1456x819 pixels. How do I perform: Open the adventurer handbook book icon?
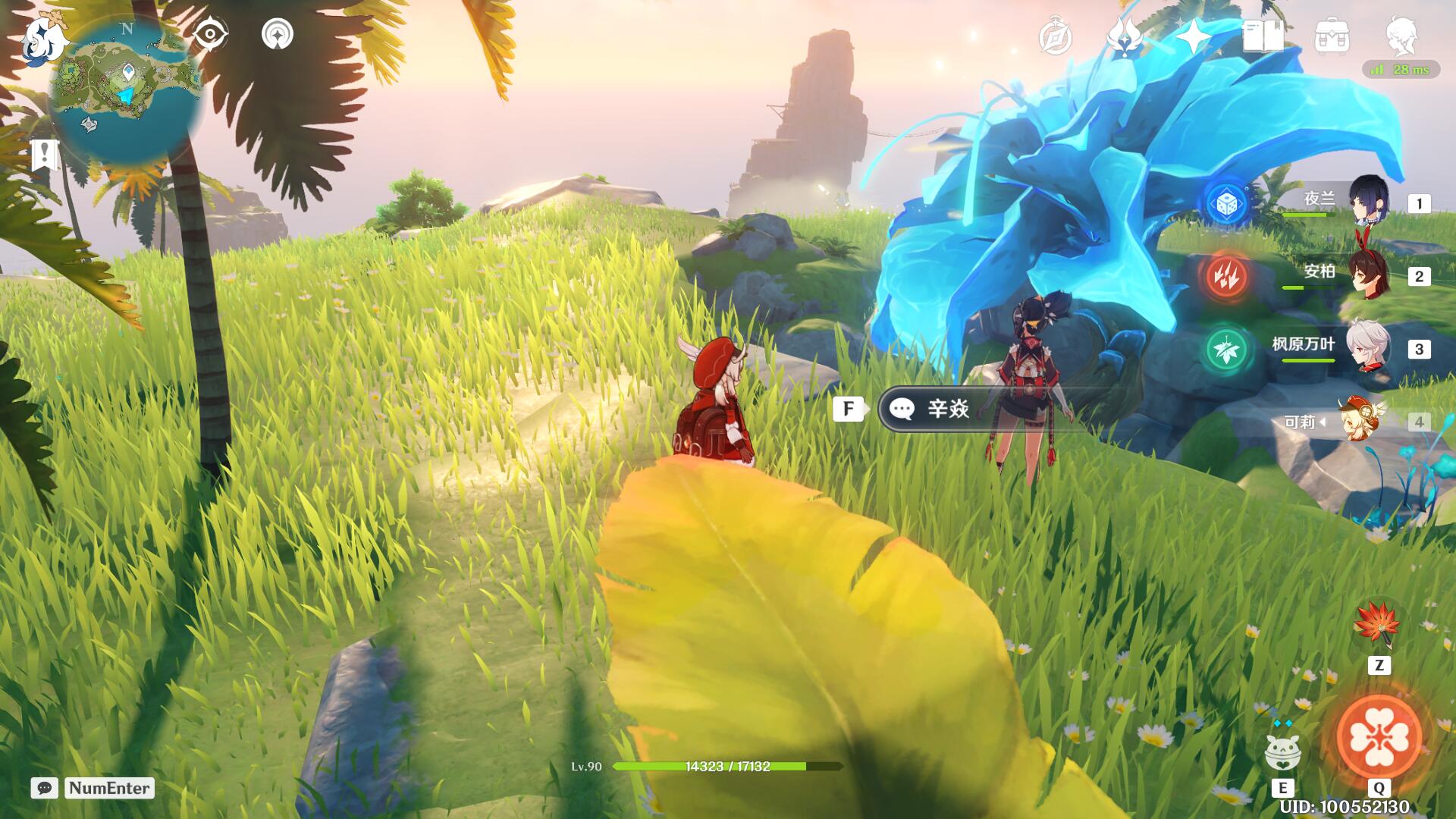point(1263,36)
